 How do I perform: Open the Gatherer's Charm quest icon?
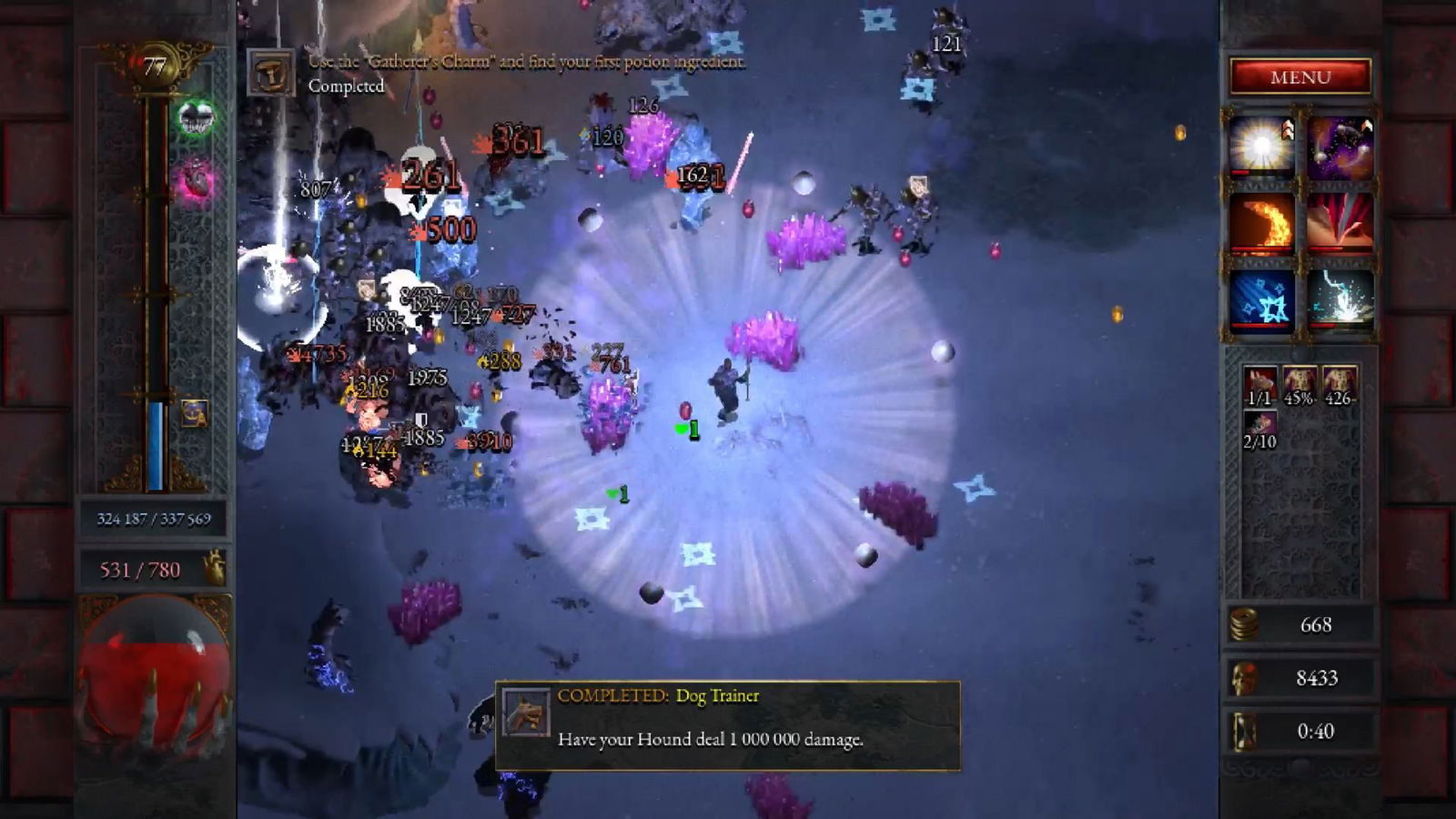271,74
